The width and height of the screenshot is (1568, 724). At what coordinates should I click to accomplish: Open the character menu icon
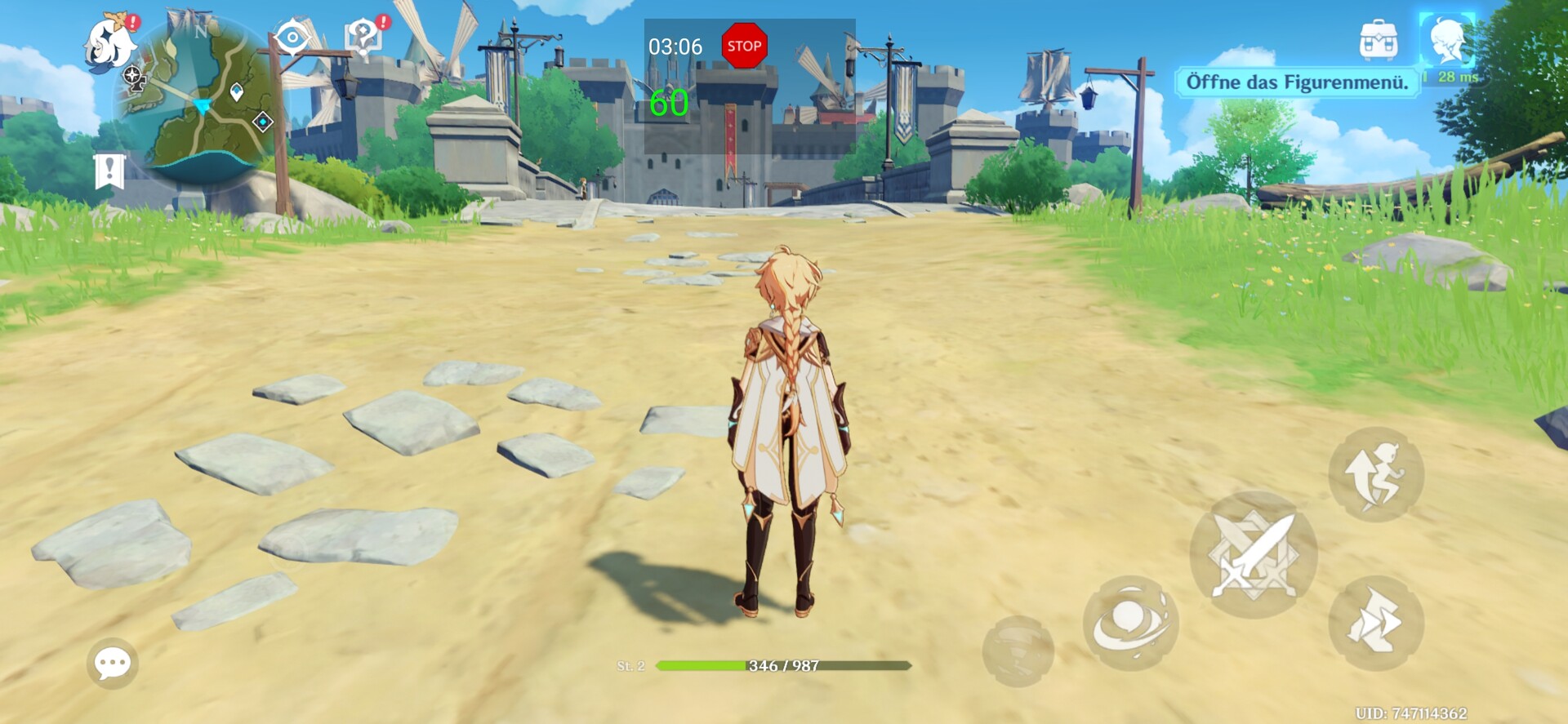(x=1447, y=40)
